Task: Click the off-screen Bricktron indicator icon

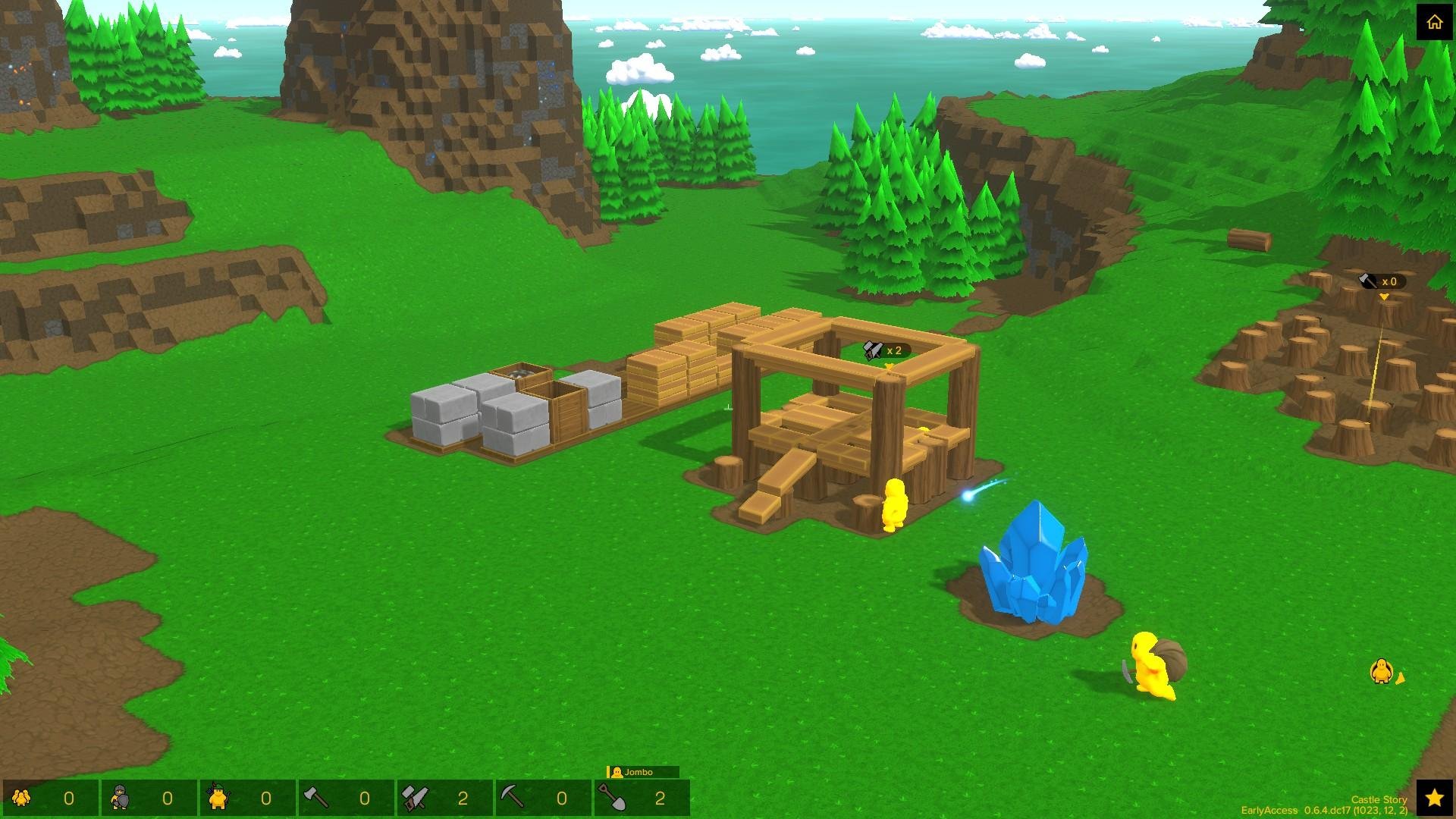Action: coord(1382,671)
